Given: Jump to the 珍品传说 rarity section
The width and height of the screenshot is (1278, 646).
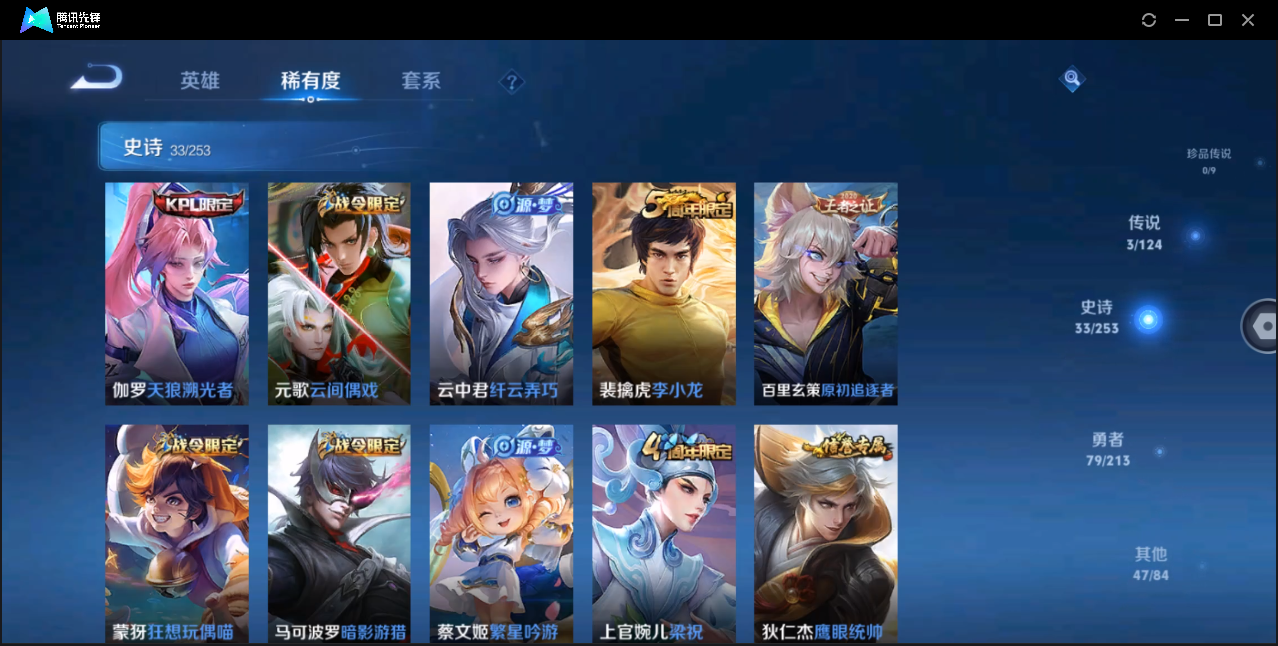Looking at the screenshot, I should click(1208, 160).
